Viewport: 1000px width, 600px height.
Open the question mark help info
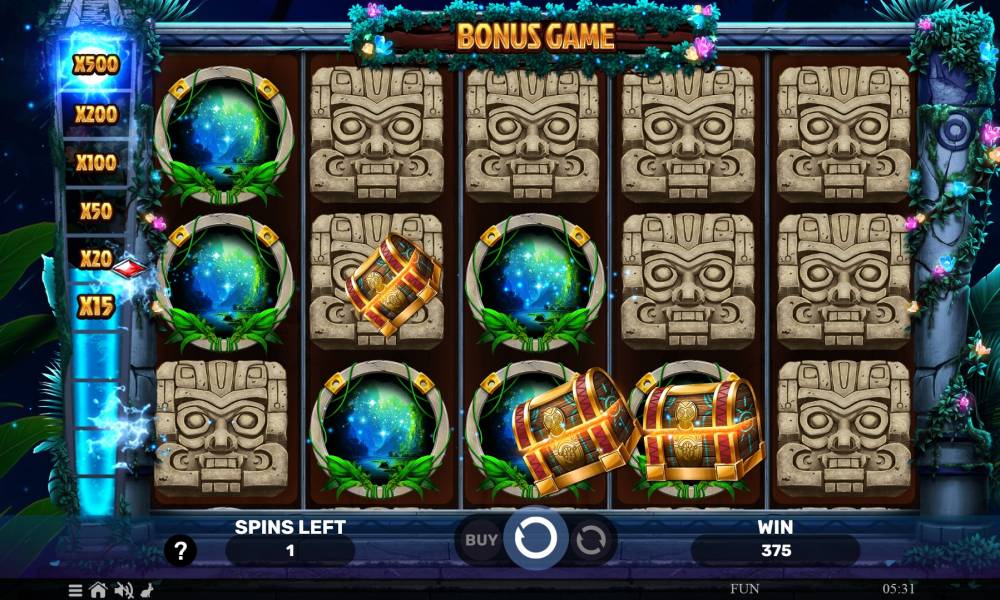(x=180, y=549)
